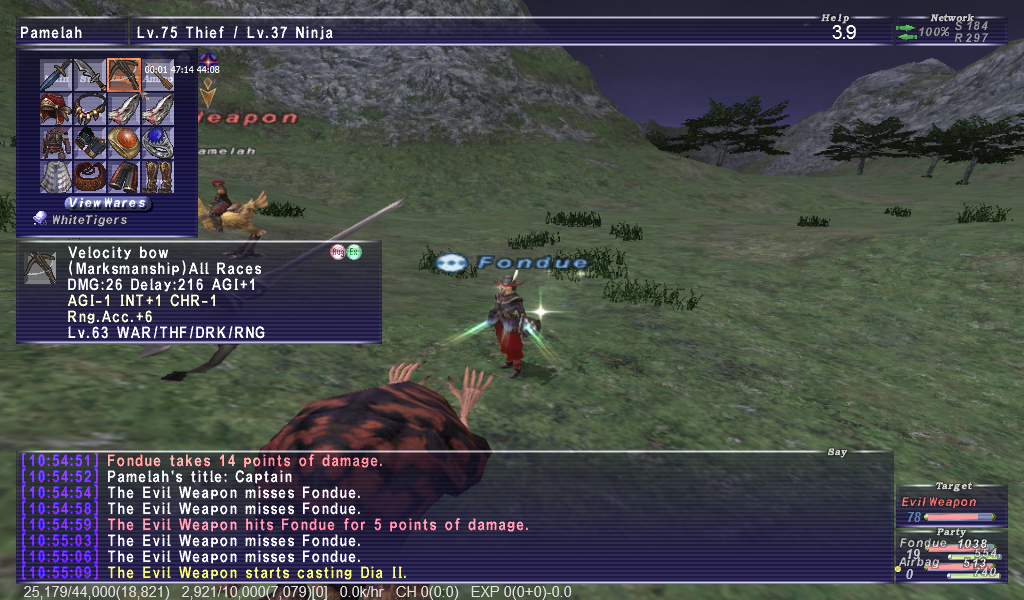Select the highlighted Velocity bow slot
This screenshot has height=600, width=1024.
[x=124, y=74]
